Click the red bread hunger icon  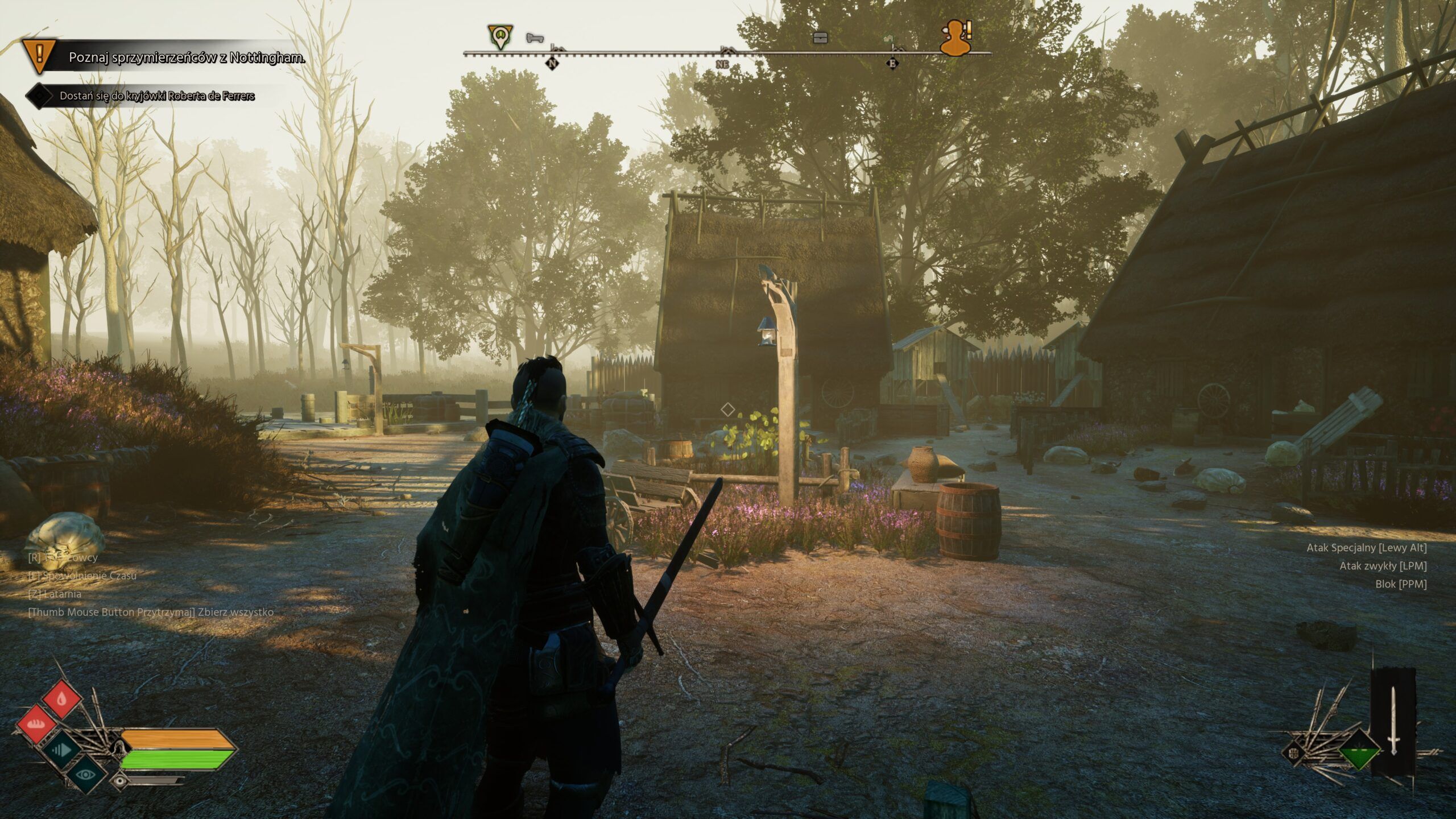click(36, 725)
